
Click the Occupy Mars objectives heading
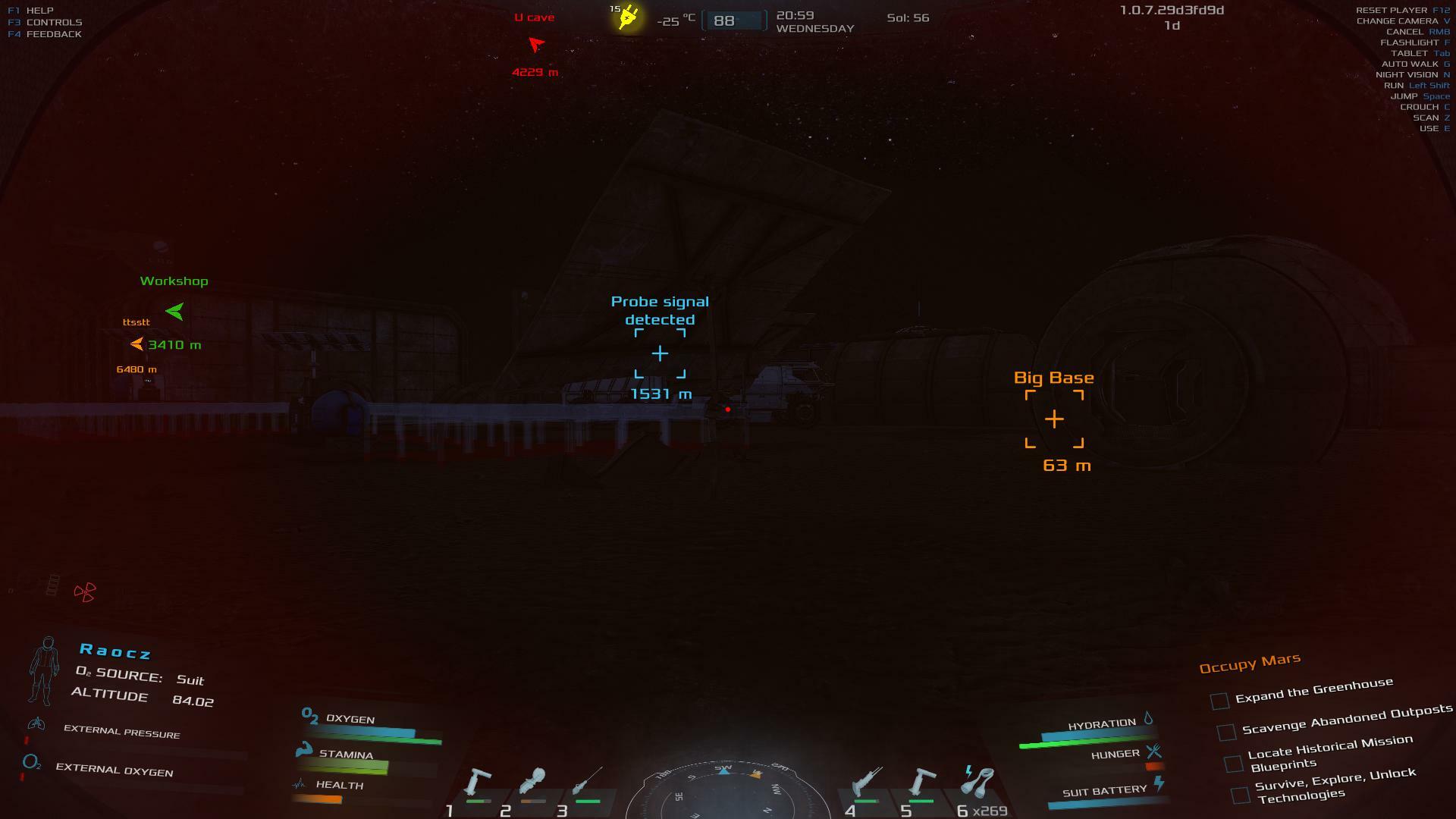click(1249, 664)
